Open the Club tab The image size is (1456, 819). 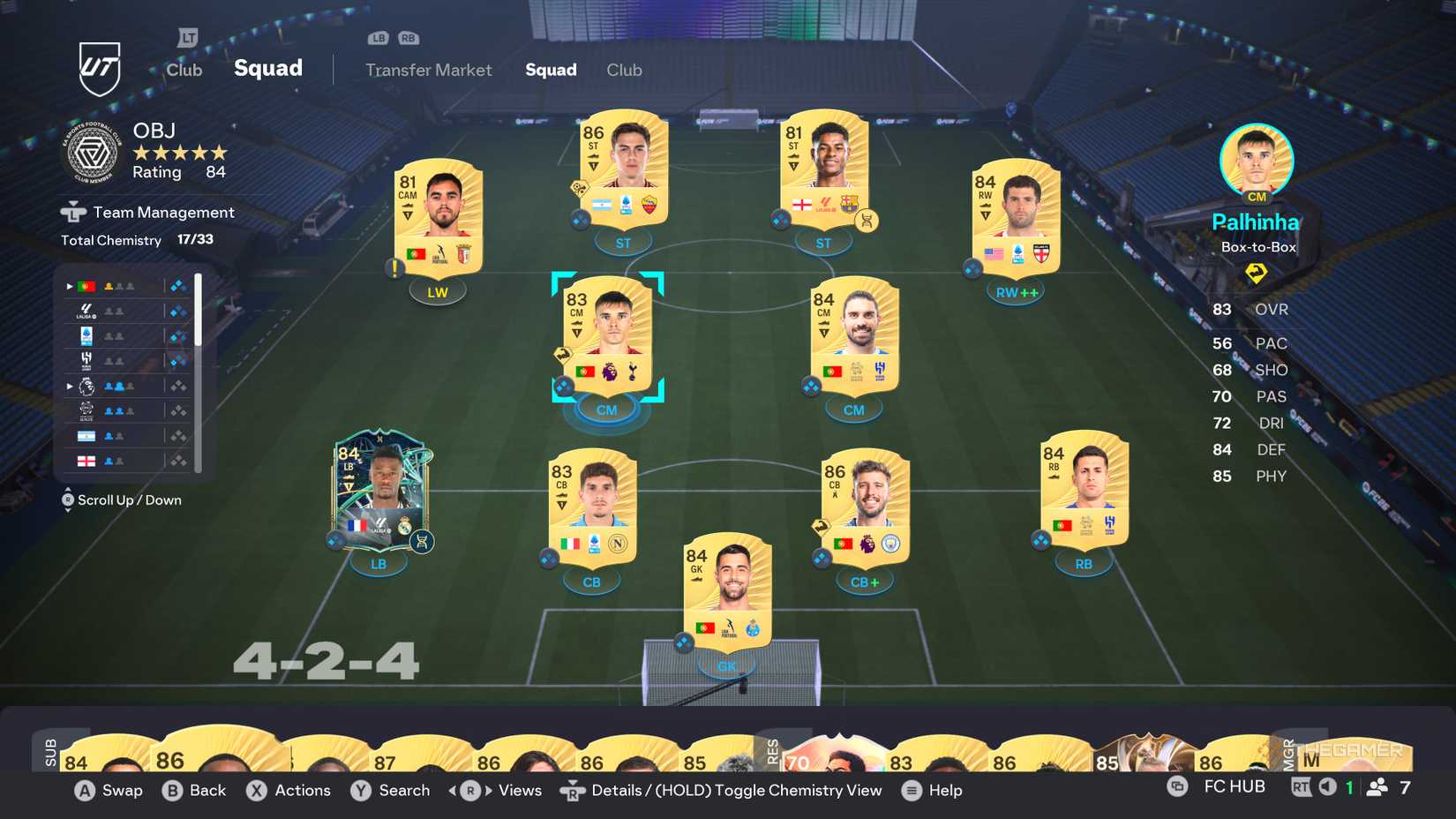pyautogui.click(x=624, y=70)
